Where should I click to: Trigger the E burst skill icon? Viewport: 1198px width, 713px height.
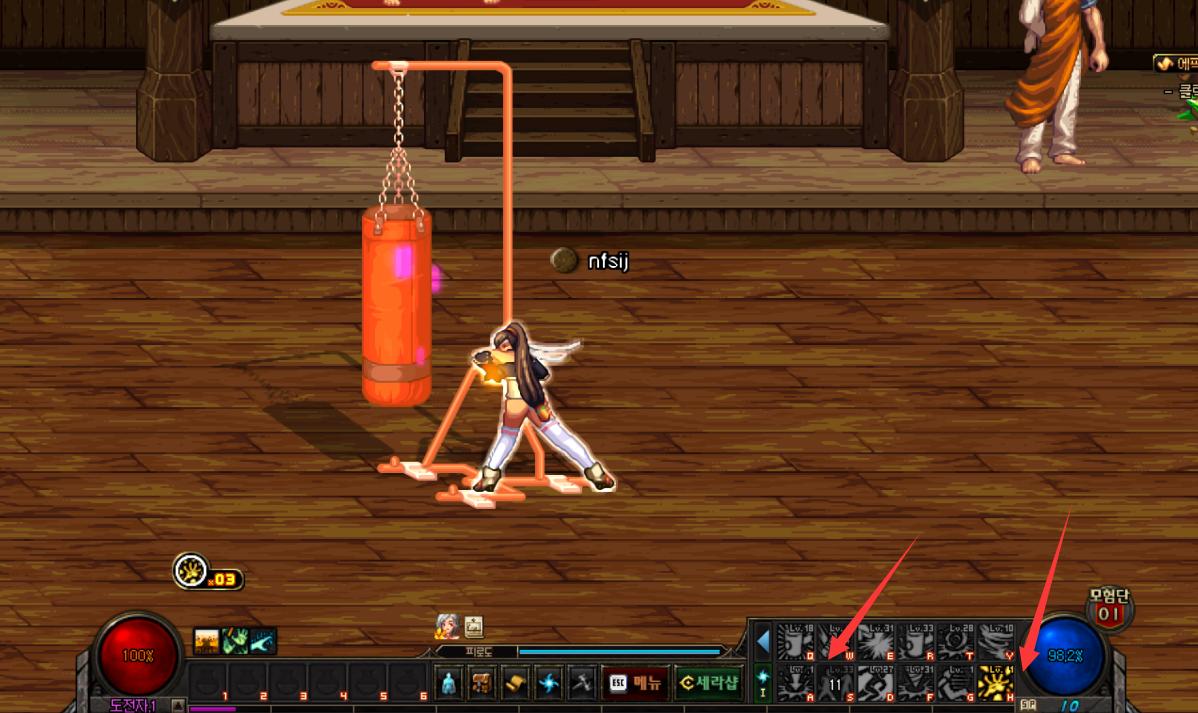point(876,641)
